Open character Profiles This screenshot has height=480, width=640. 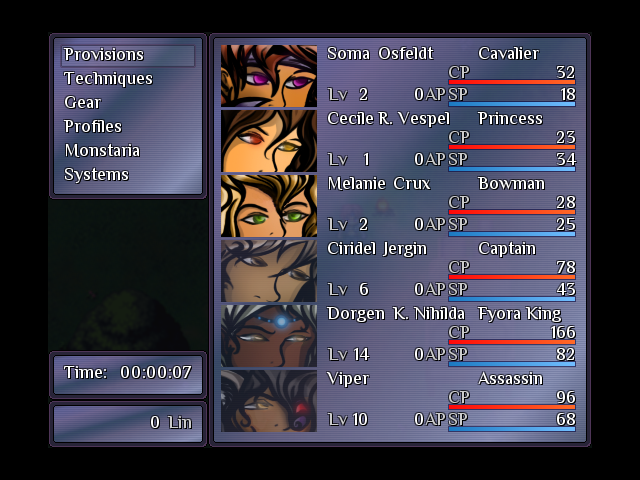93,127
